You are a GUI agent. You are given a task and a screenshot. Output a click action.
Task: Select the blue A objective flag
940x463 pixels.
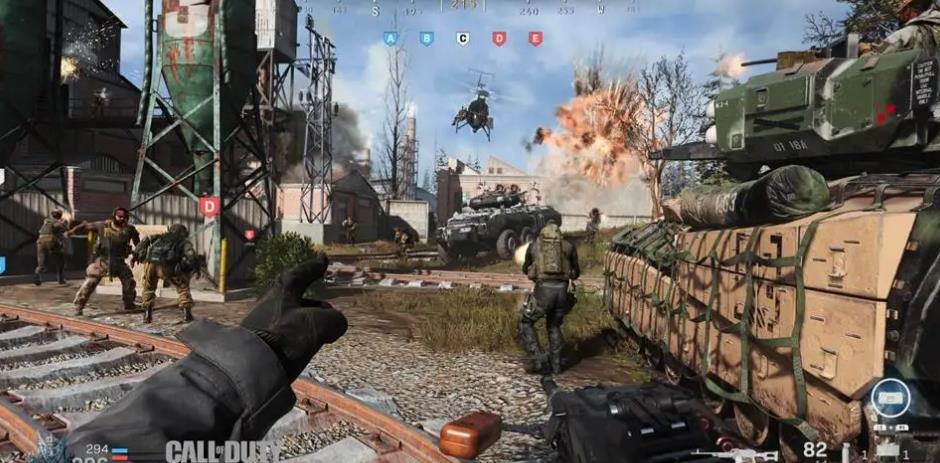point(390,38)
